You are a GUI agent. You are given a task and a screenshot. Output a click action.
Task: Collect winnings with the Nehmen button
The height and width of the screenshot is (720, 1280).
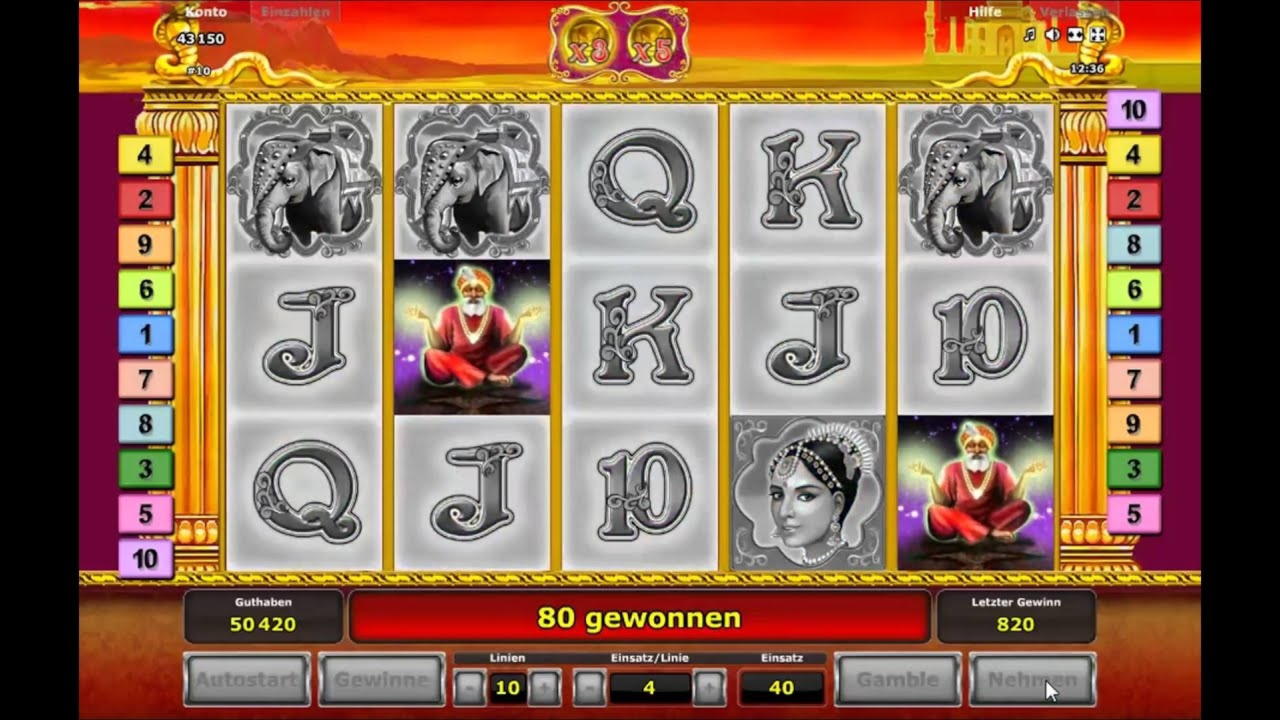click(1032, 680)
